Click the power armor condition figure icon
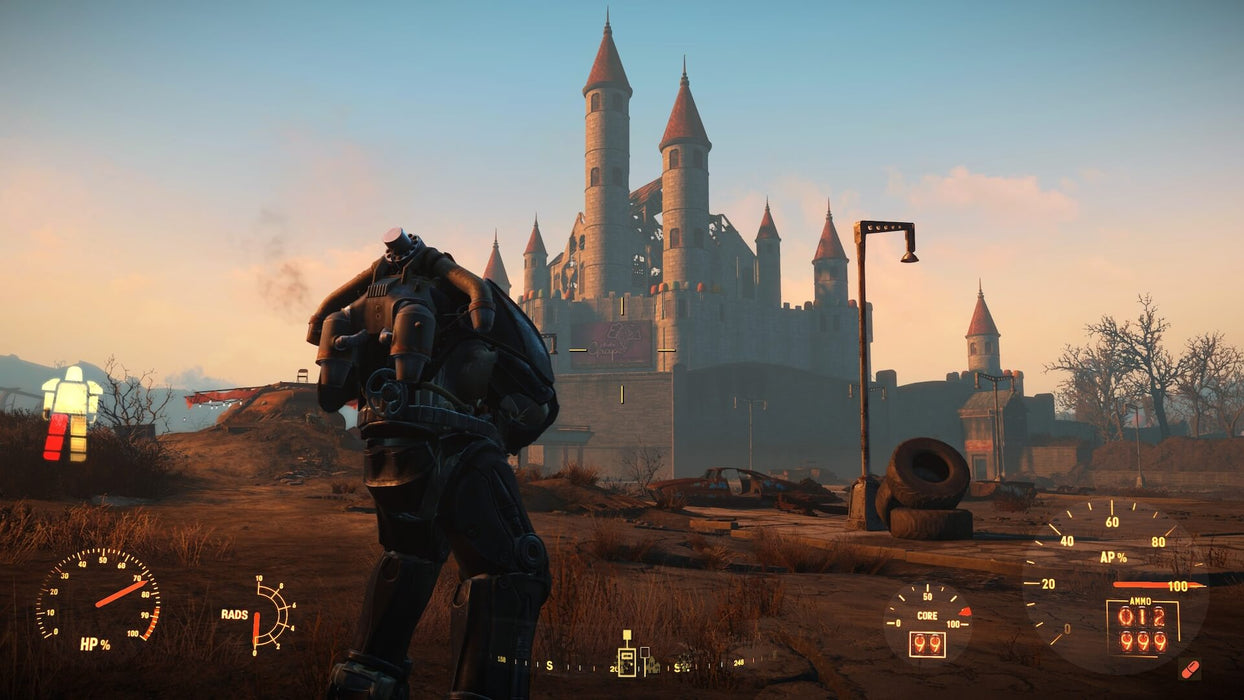 pos(70,413)
